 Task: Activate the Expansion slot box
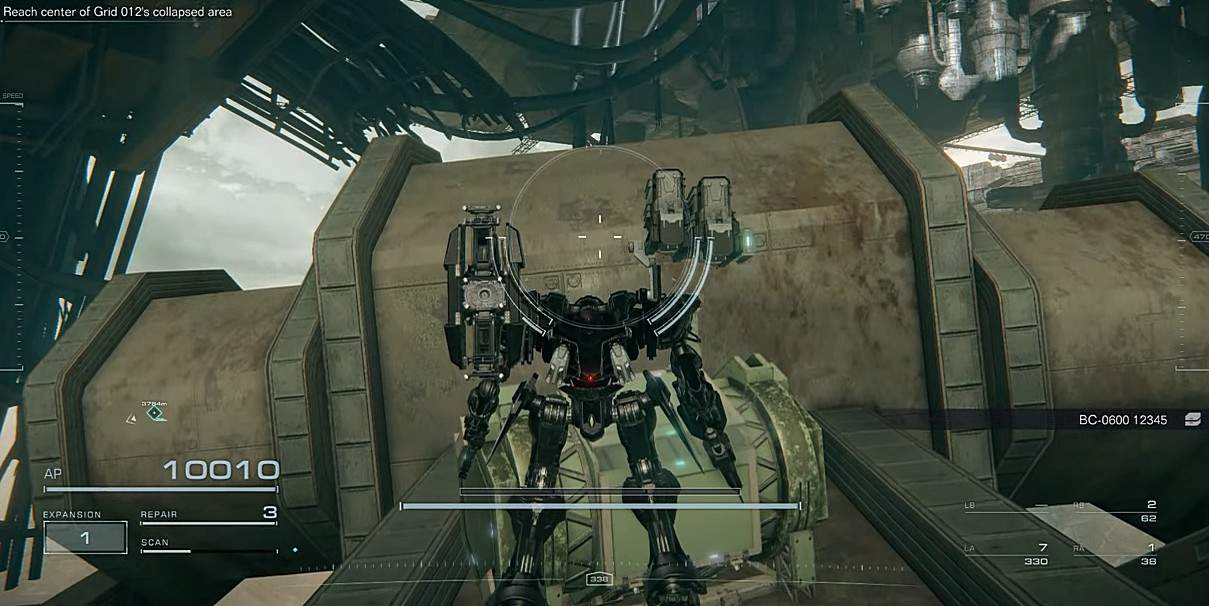[x=85, y=537]
